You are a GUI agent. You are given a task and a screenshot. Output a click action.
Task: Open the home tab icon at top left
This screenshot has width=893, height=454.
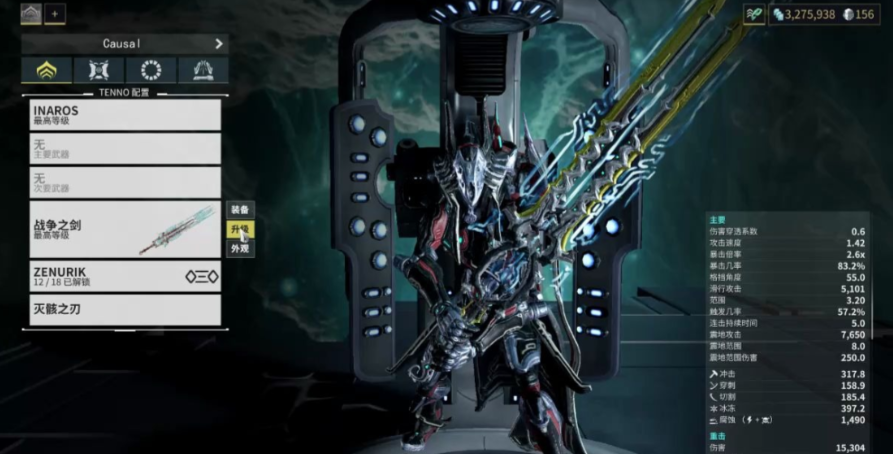32,14
